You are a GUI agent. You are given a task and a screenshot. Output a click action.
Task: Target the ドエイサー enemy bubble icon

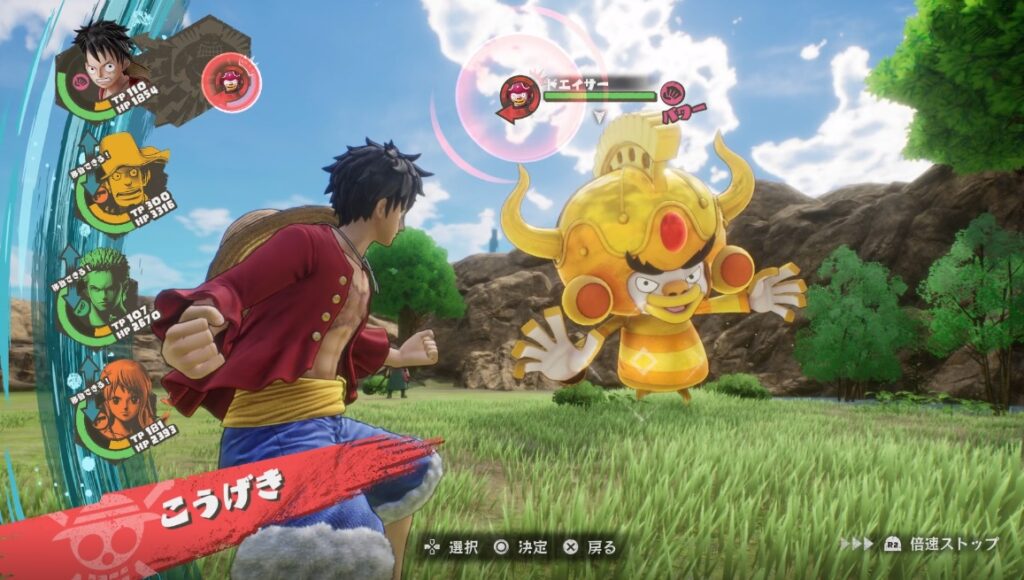click(519, 96)
